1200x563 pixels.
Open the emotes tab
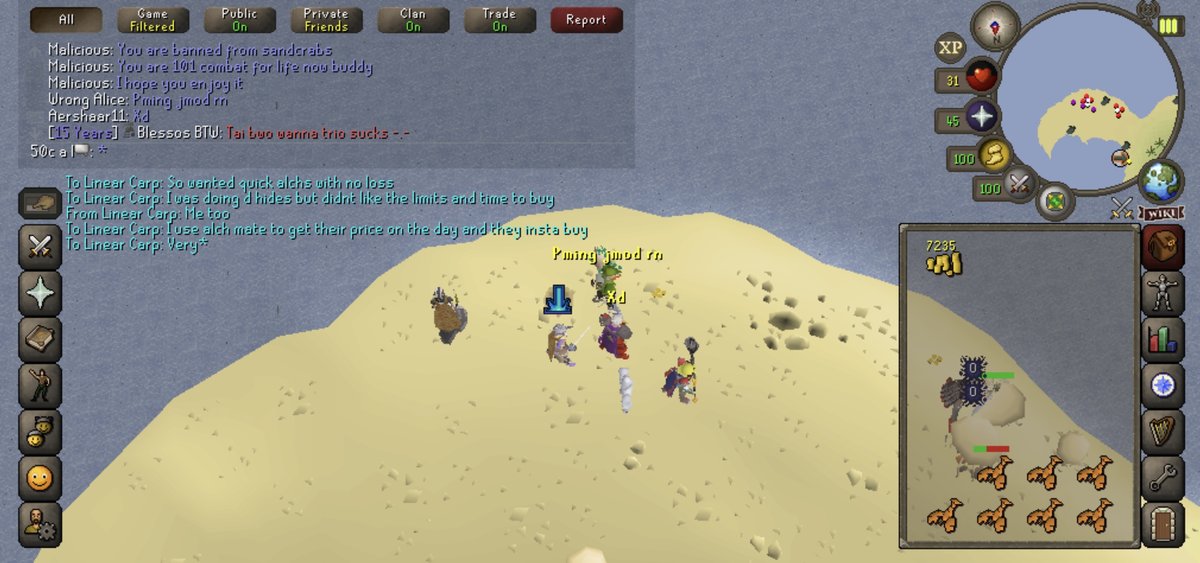tap(40, 385)
